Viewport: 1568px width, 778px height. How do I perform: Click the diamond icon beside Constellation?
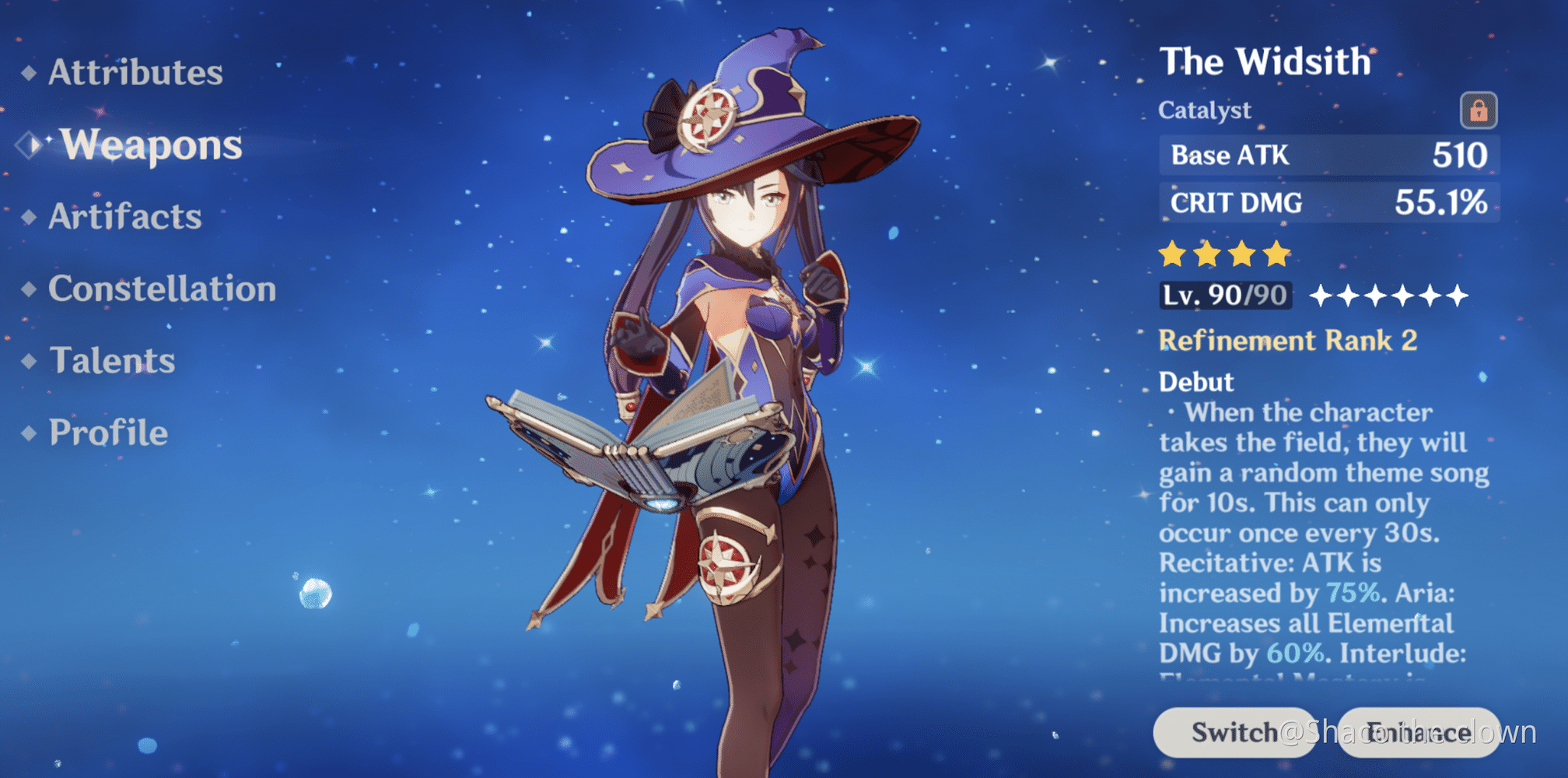(30, 289)
